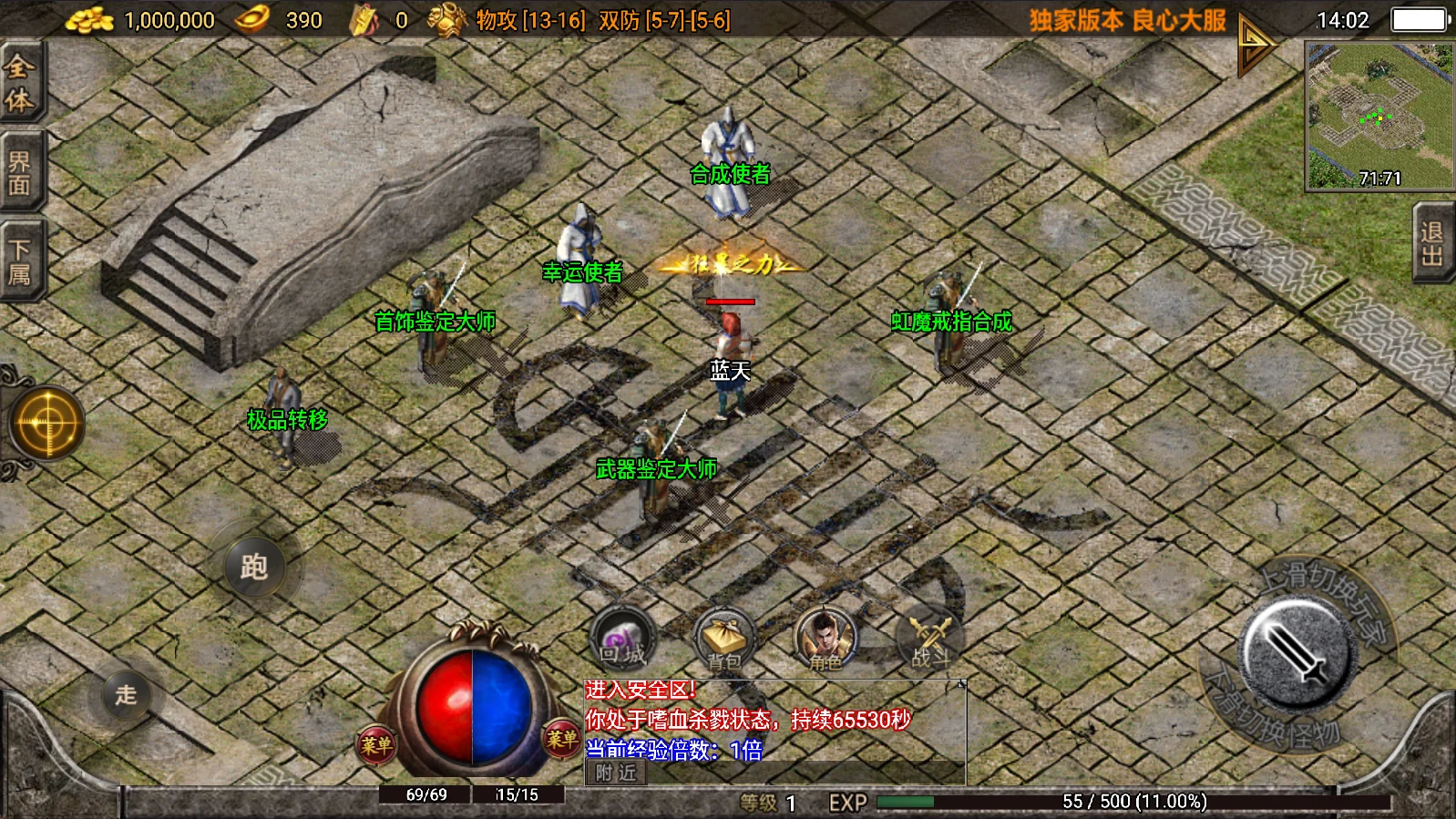Open the 角色 character sheet
The image size is (1456, 819).
(x=825, y=640)
